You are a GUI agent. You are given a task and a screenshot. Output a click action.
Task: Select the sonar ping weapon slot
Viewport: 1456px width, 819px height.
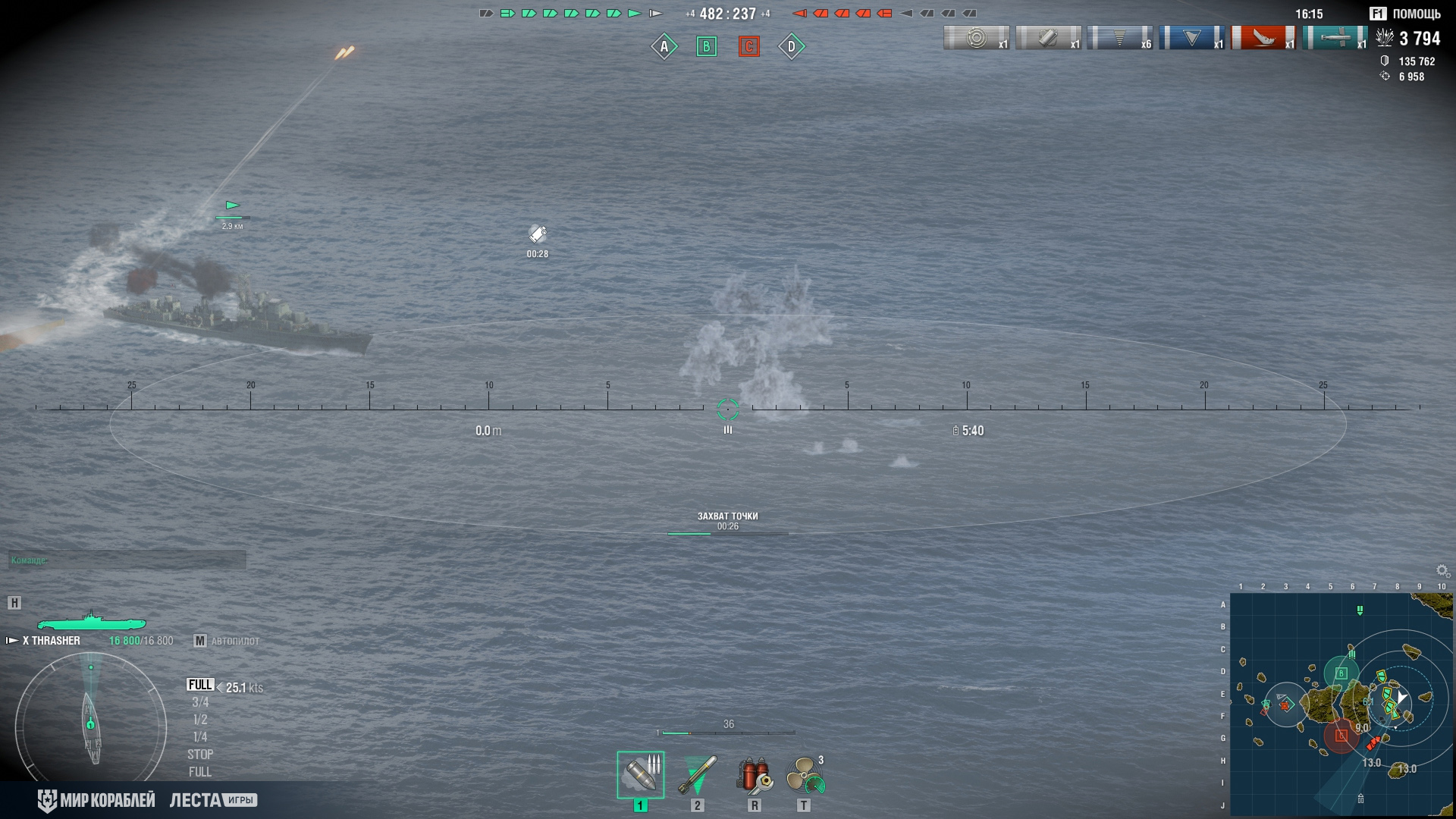point(640,774)
